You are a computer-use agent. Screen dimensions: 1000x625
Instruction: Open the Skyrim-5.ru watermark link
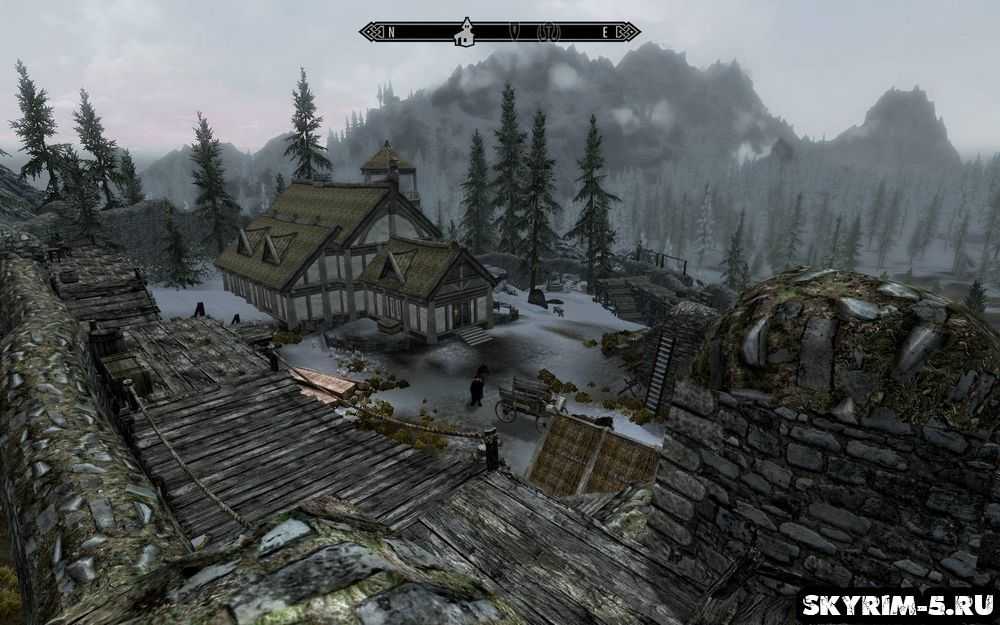coord(896,604)
